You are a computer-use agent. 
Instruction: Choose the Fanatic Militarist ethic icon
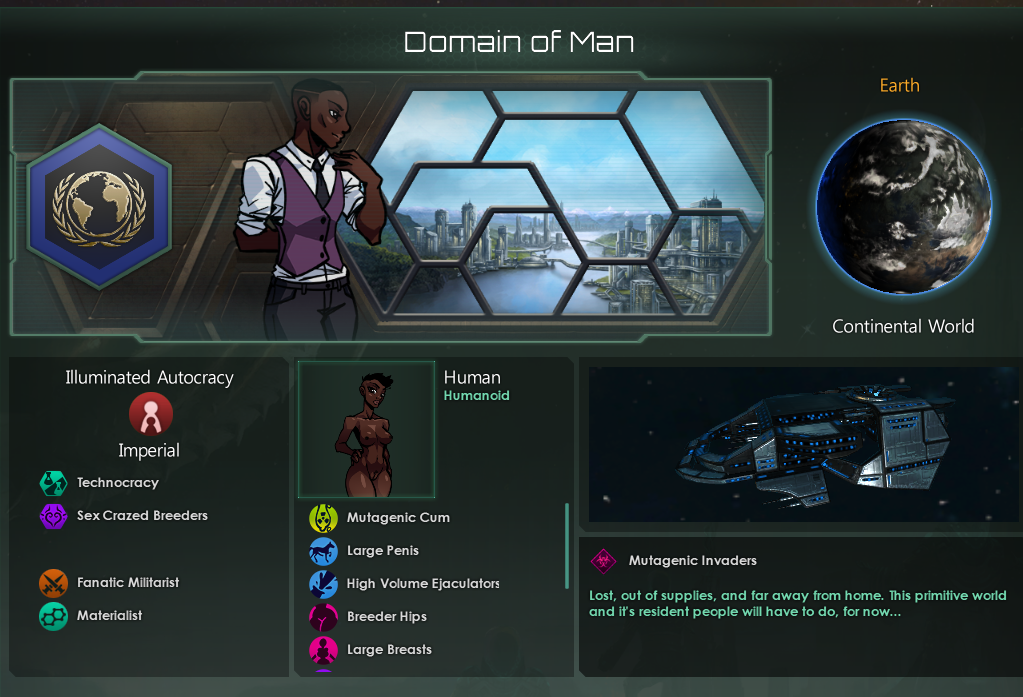pyautogui.click(x=53, y=583)
